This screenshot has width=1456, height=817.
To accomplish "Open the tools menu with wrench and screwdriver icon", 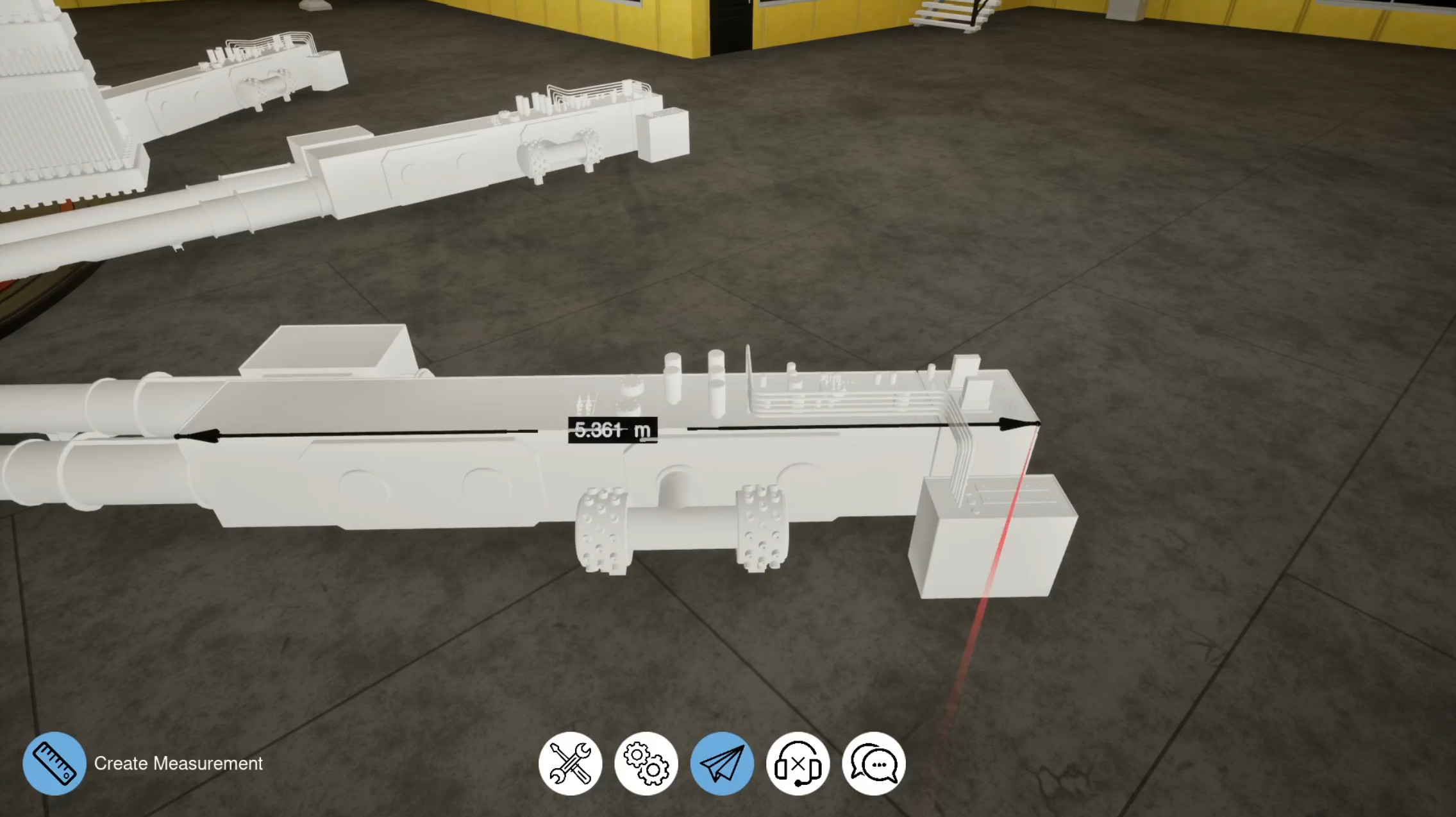I will click(x=571, y=763).
